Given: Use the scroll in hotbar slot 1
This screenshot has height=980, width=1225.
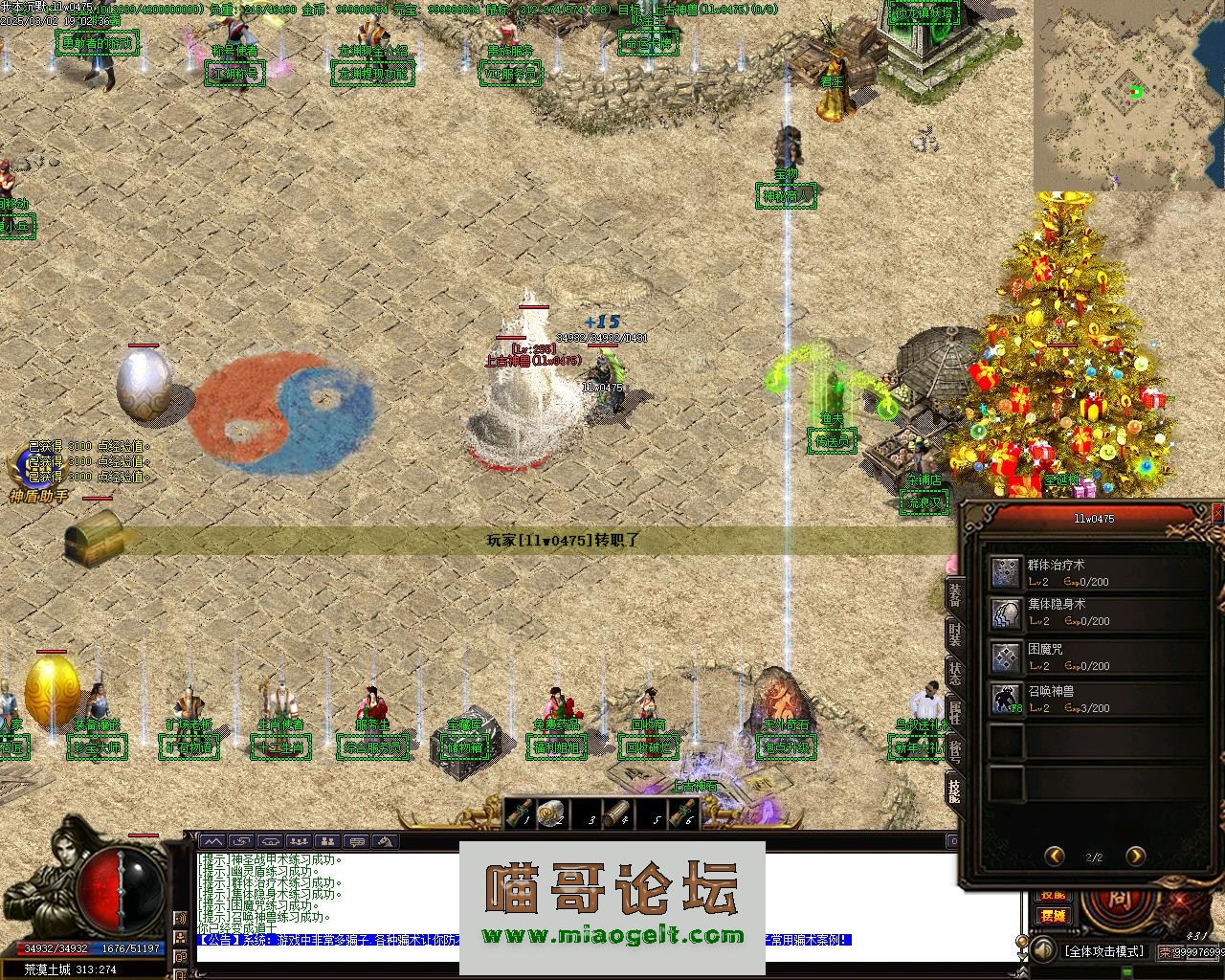Looking at the screenshot, I should [520, 814].
